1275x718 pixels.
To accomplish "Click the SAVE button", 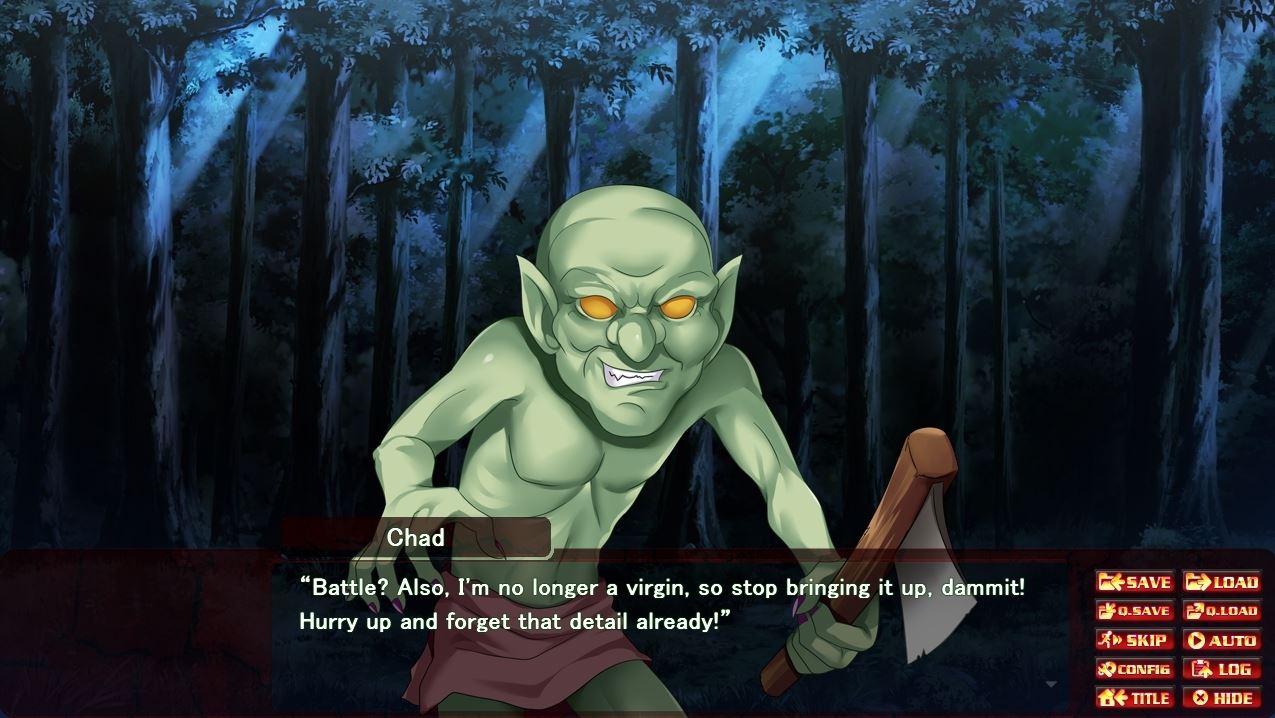I will (1135, 582).
